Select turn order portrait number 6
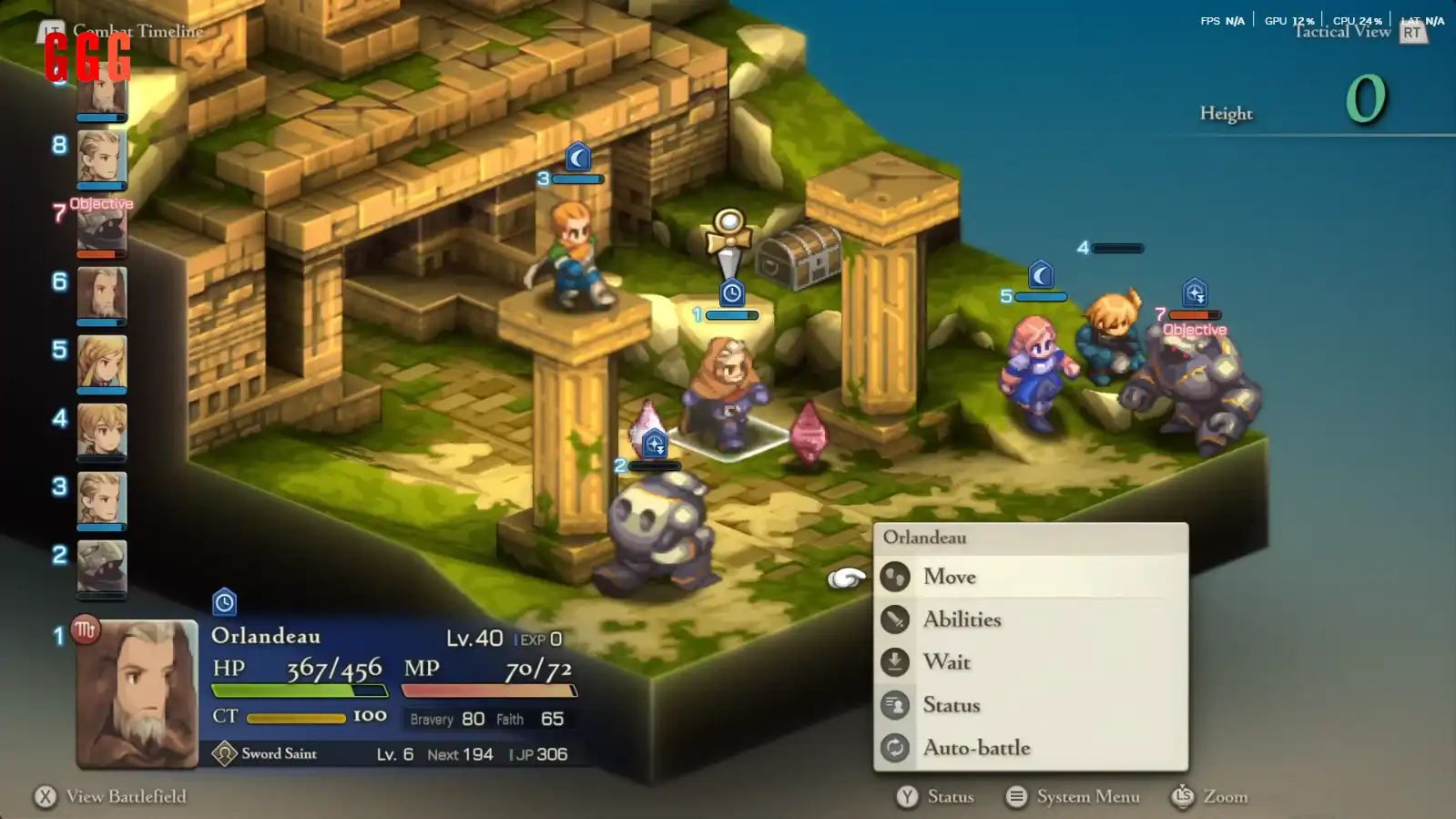 101,293
